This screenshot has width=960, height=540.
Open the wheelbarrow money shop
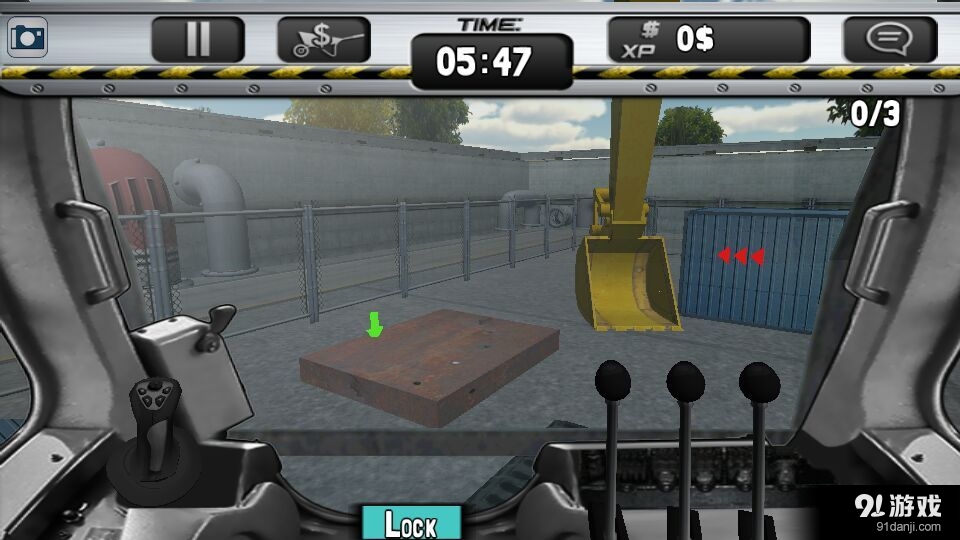pos(323,40)
